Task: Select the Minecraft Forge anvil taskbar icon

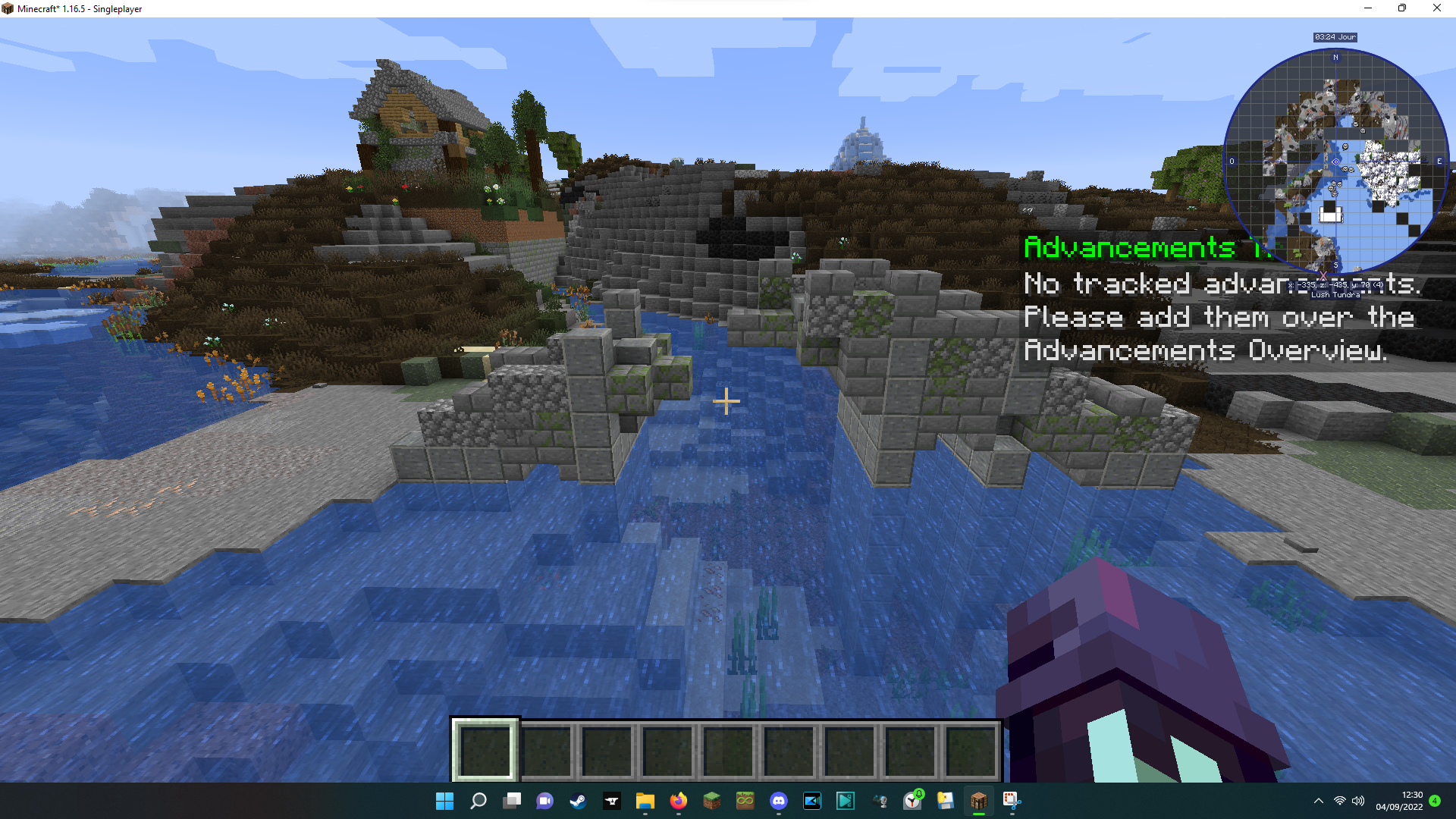Action: [x=612, y=801]
